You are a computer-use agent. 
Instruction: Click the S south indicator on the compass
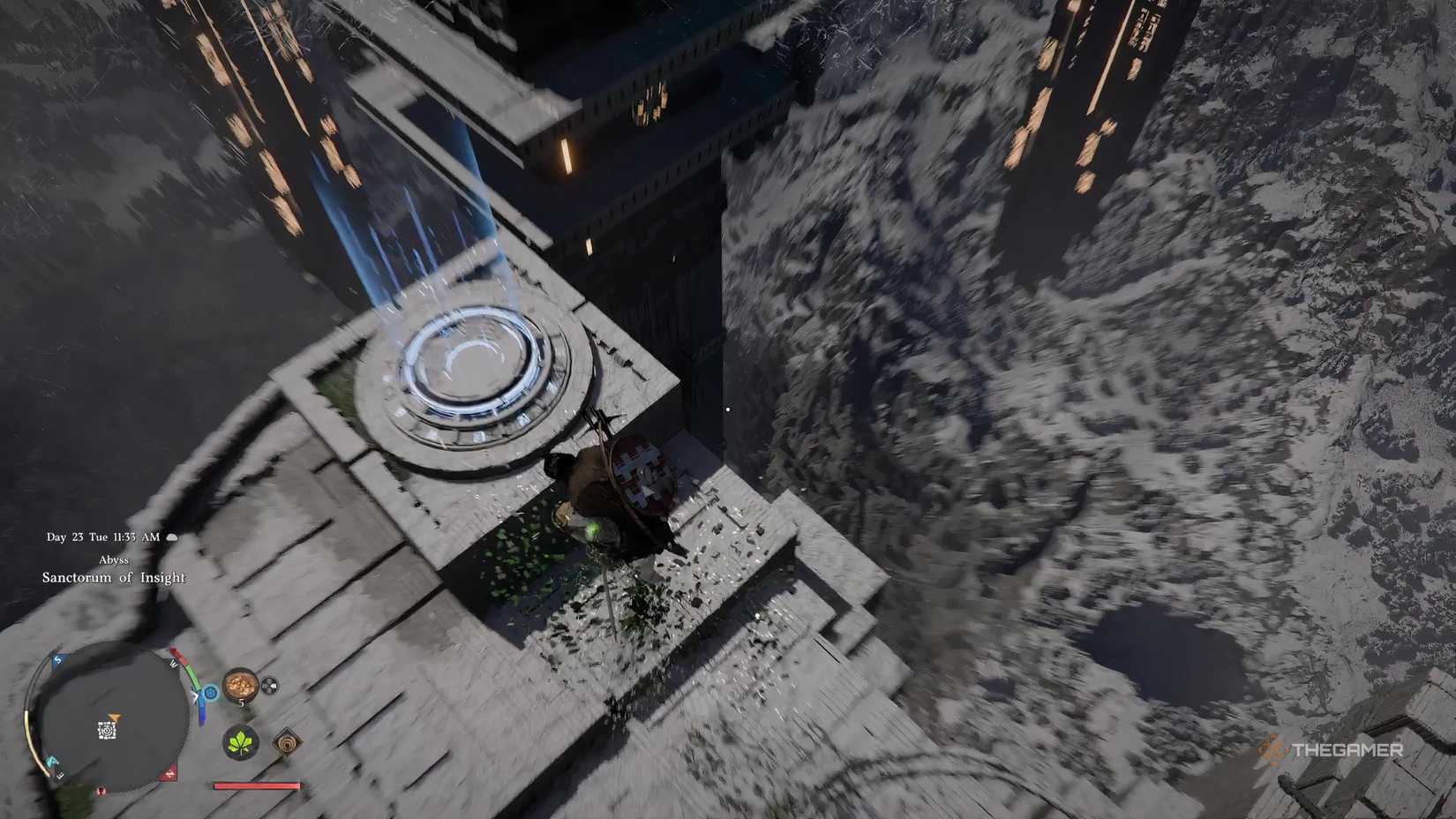(57, 659)
